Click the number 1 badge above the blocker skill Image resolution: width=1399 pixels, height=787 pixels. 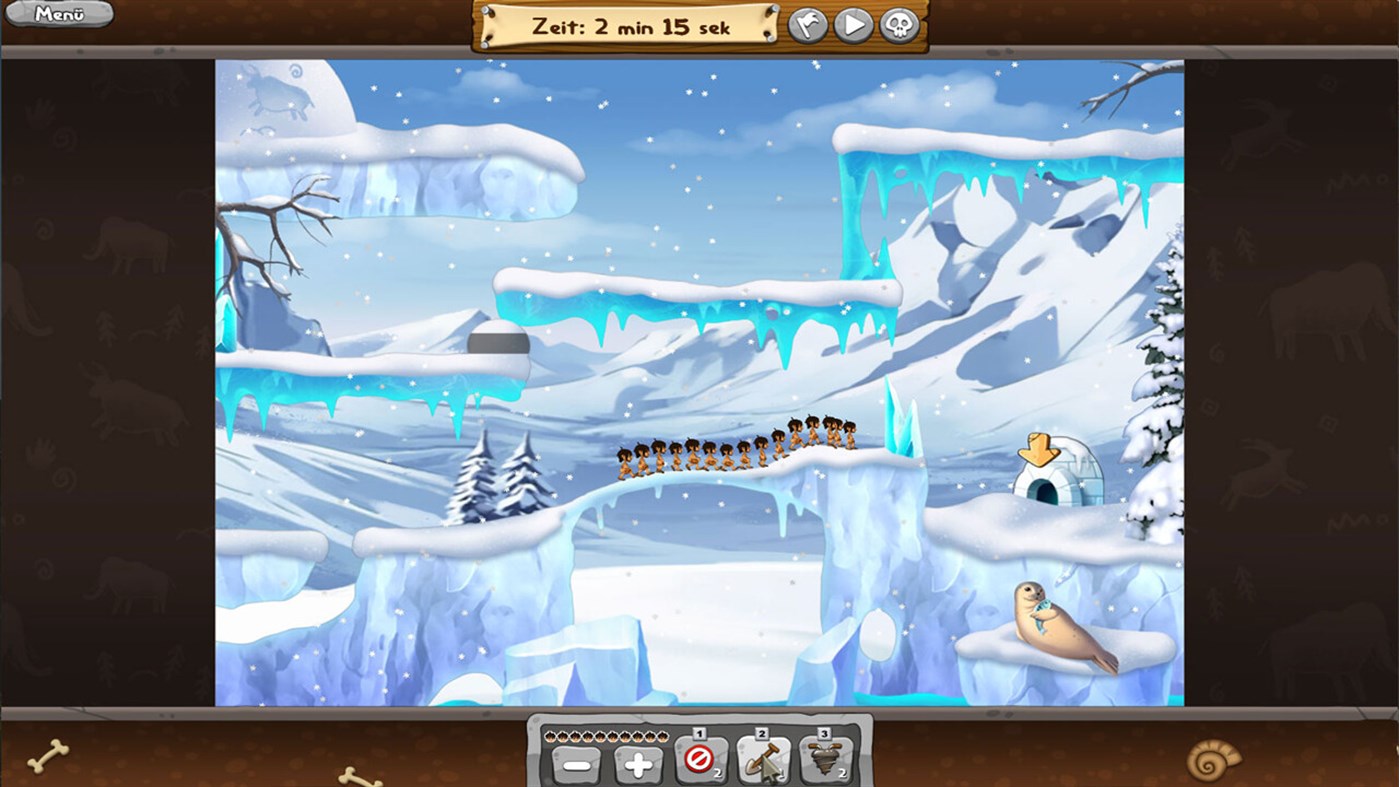tap(700, 732)
